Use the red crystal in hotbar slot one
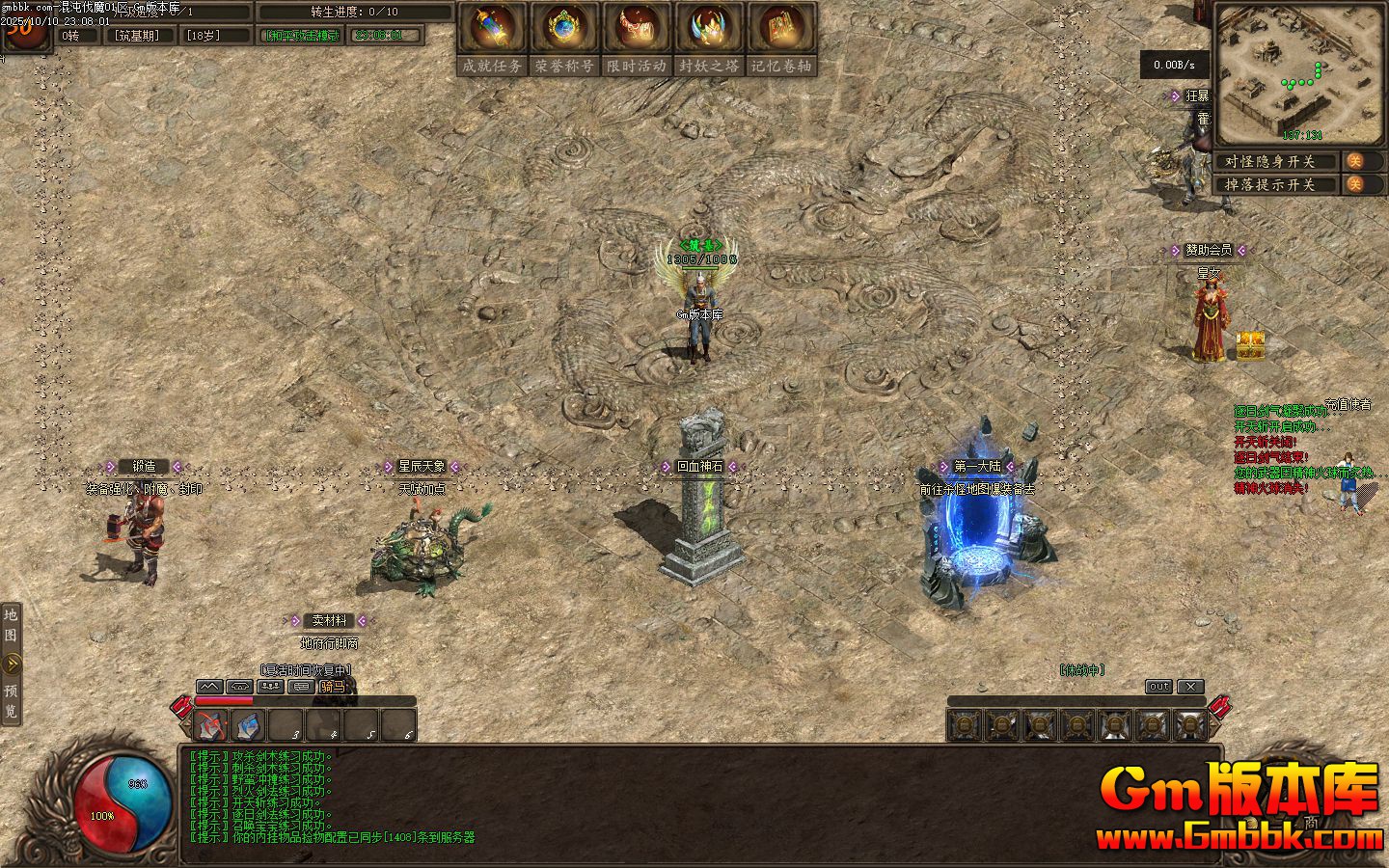Viewport: 1389px width, 868px height. (x=212, y=725)
